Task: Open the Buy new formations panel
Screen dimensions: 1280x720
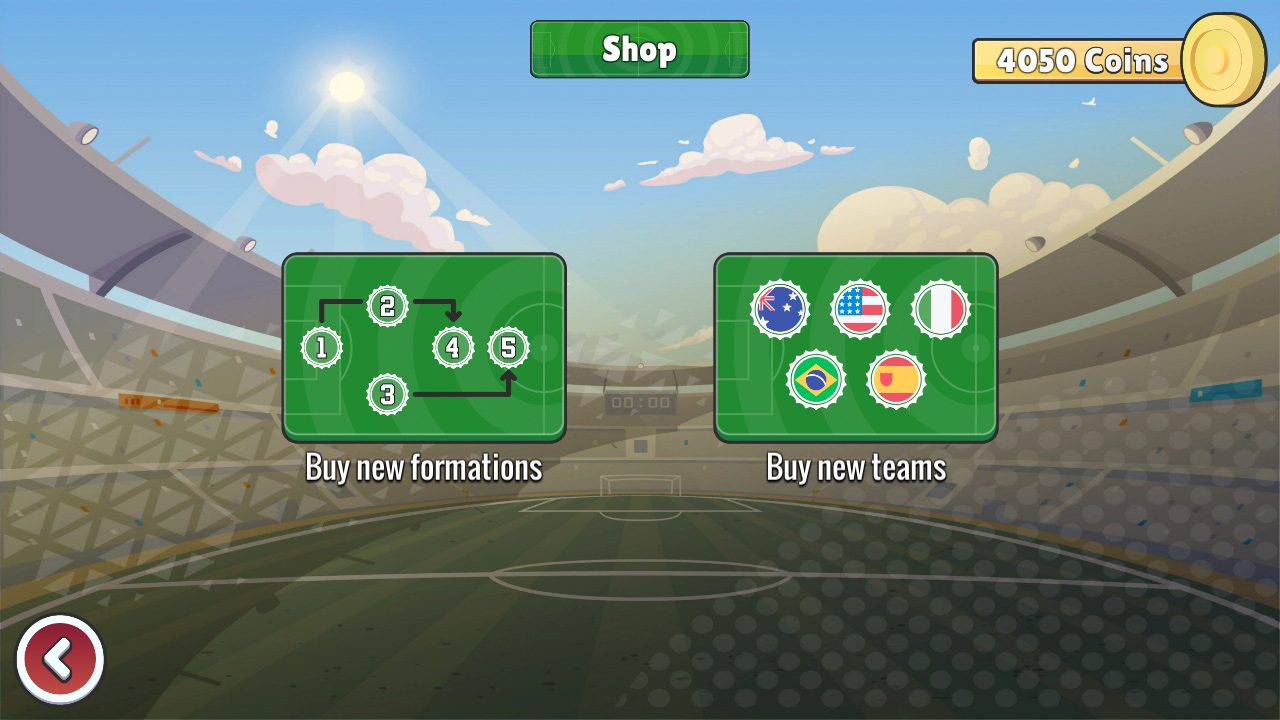Action: click(424, 348)
